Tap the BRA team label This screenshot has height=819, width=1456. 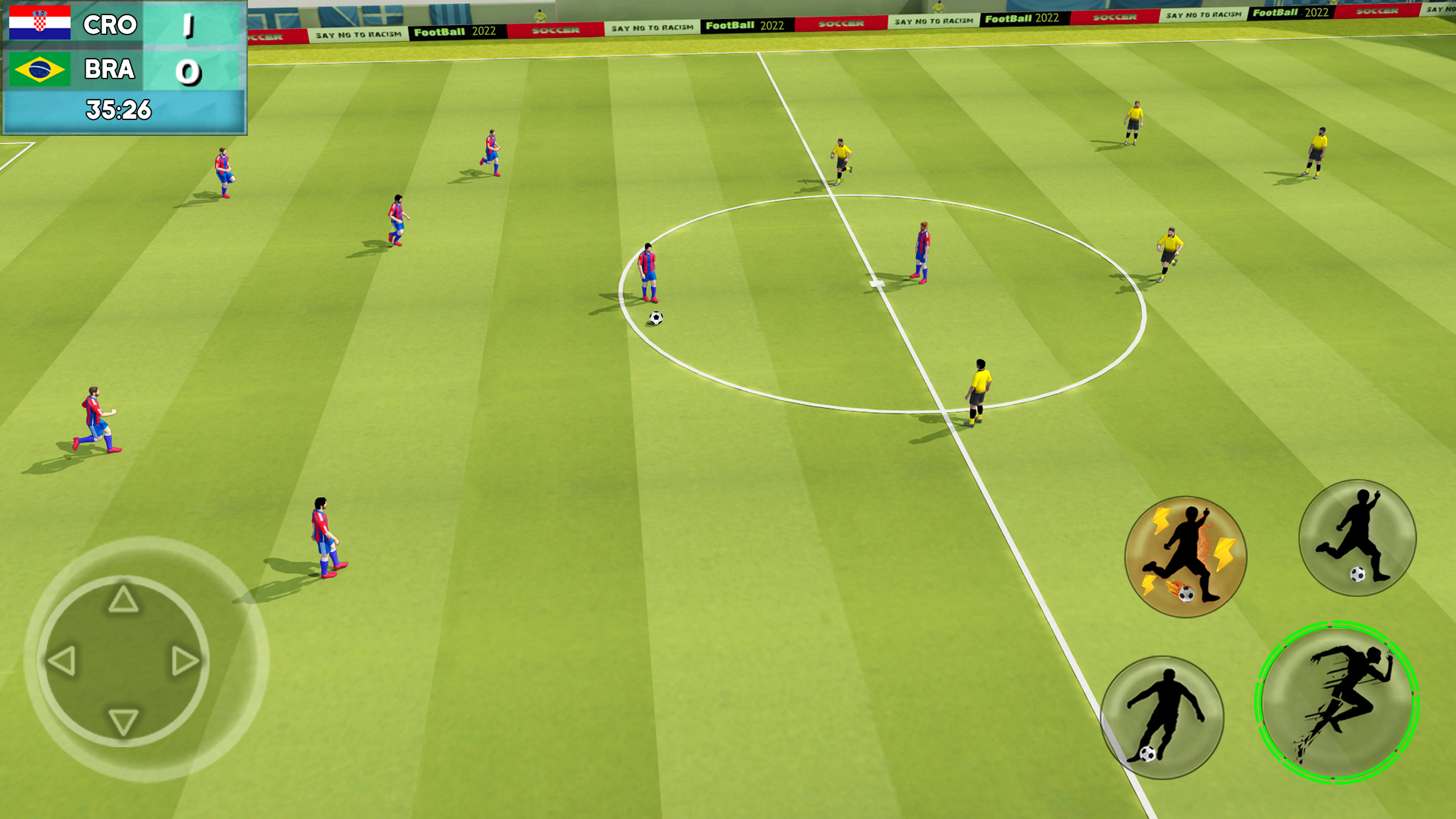pos(109,68)
